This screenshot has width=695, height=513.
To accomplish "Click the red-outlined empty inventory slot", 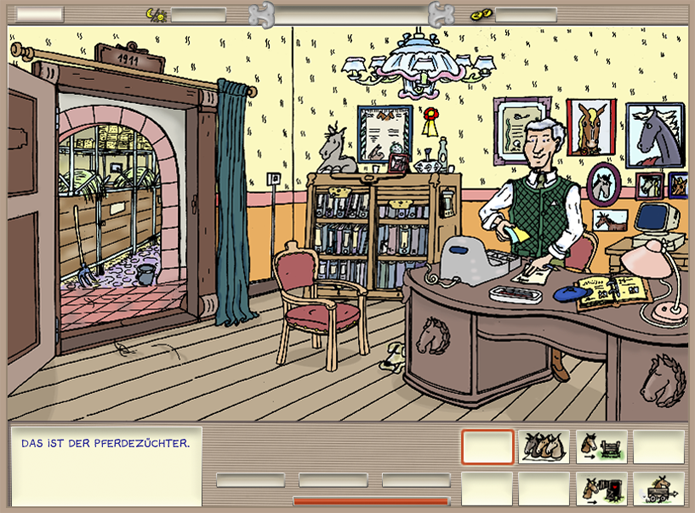I will [488, 446].
